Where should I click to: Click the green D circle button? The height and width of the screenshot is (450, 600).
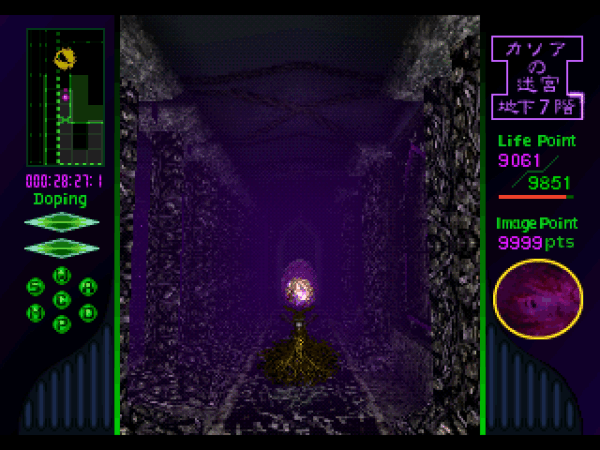pos(88,311)
